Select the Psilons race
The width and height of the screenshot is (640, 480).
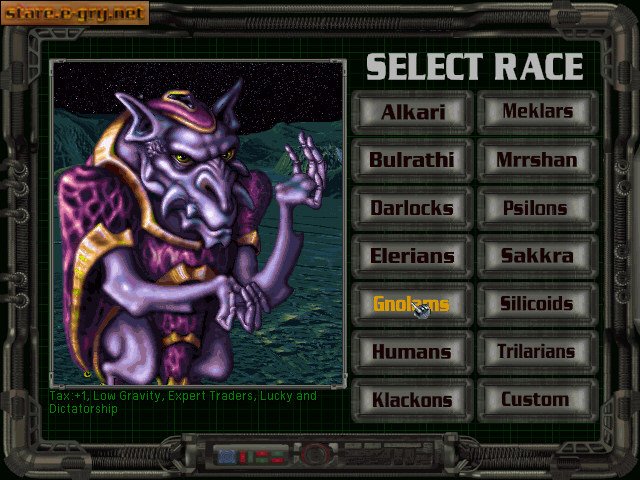coord(537,208)
